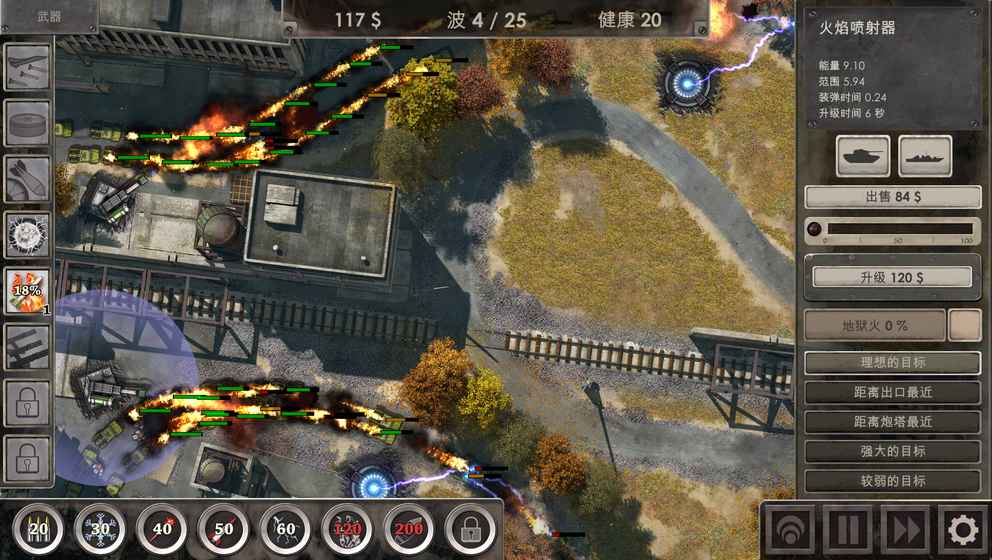Choose the 理想的目标 targeting option
This screenshot has width=992, height=560.
point(892,363)
